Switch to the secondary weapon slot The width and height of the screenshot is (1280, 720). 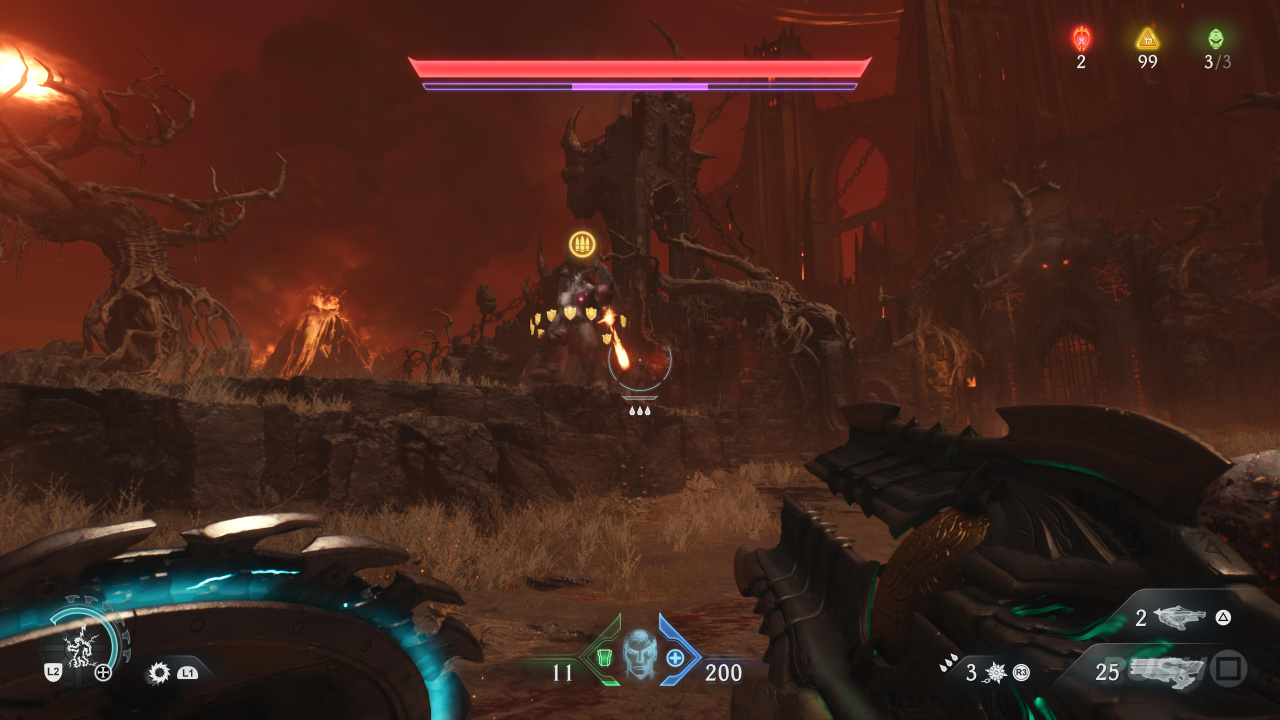pos(1180,619)
